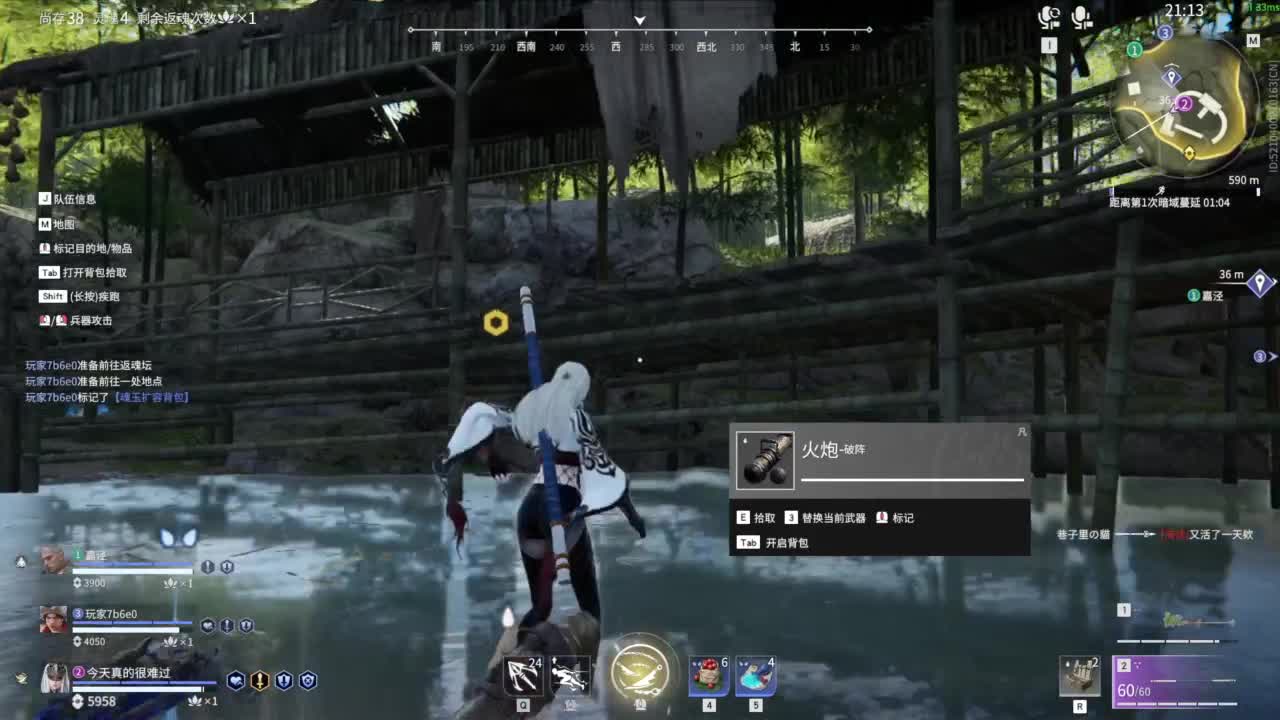Toggle the voice speaker icon near the clock
Image resolution: width=1280 pixels, height=720 pixels.
pos(1051,17)
